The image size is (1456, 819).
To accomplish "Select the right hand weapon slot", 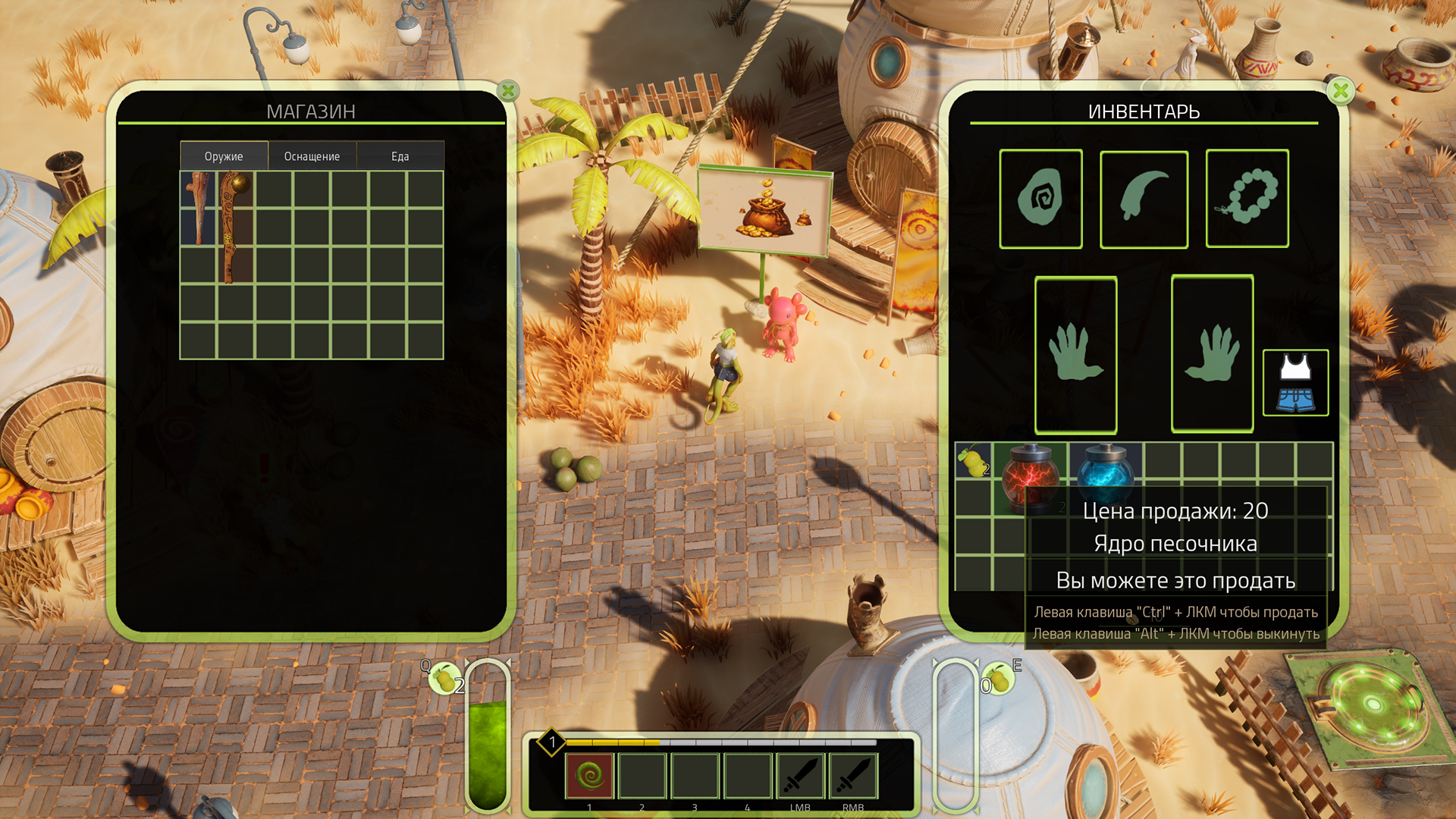I will tap(1212, 354).
